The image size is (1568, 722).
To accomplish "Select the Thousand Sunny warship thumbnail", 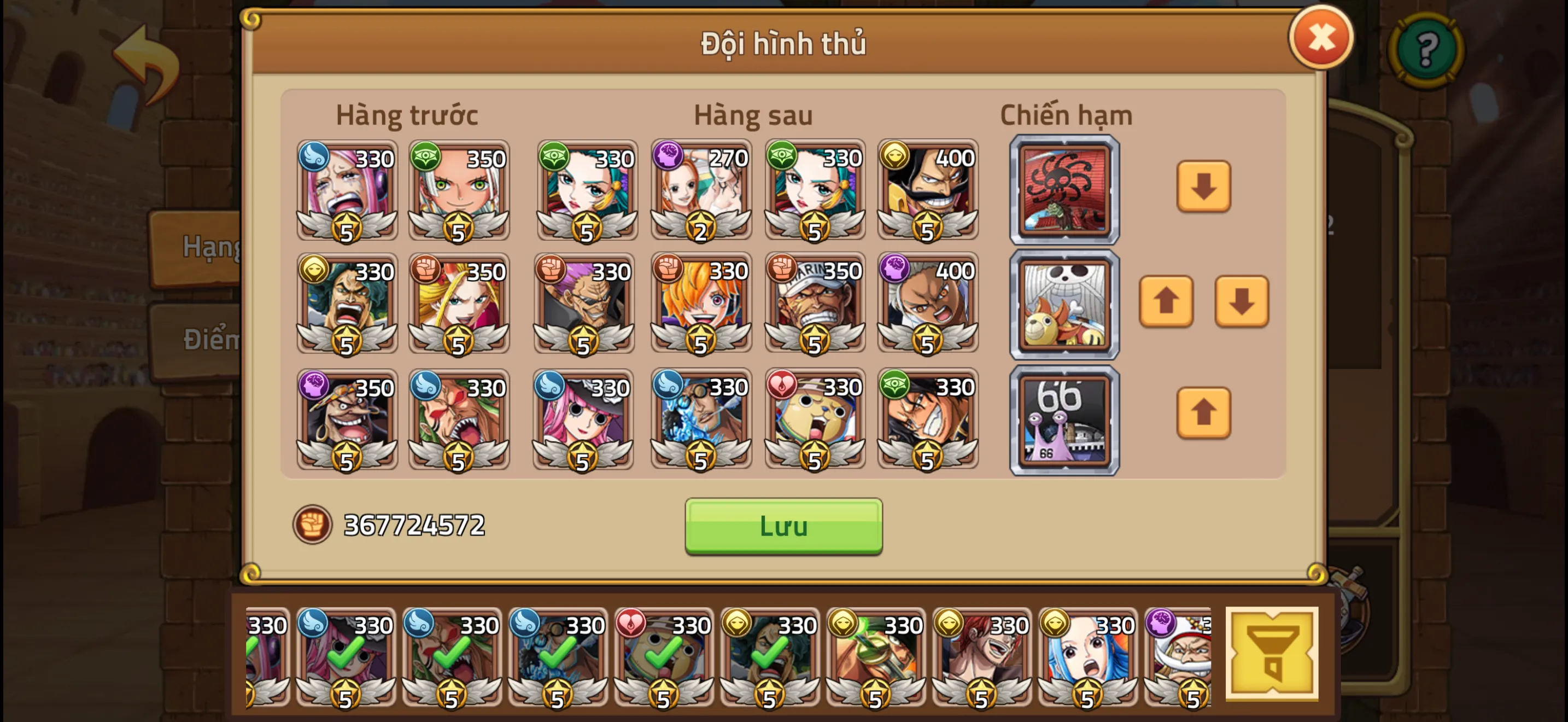I will point(1064,303).
